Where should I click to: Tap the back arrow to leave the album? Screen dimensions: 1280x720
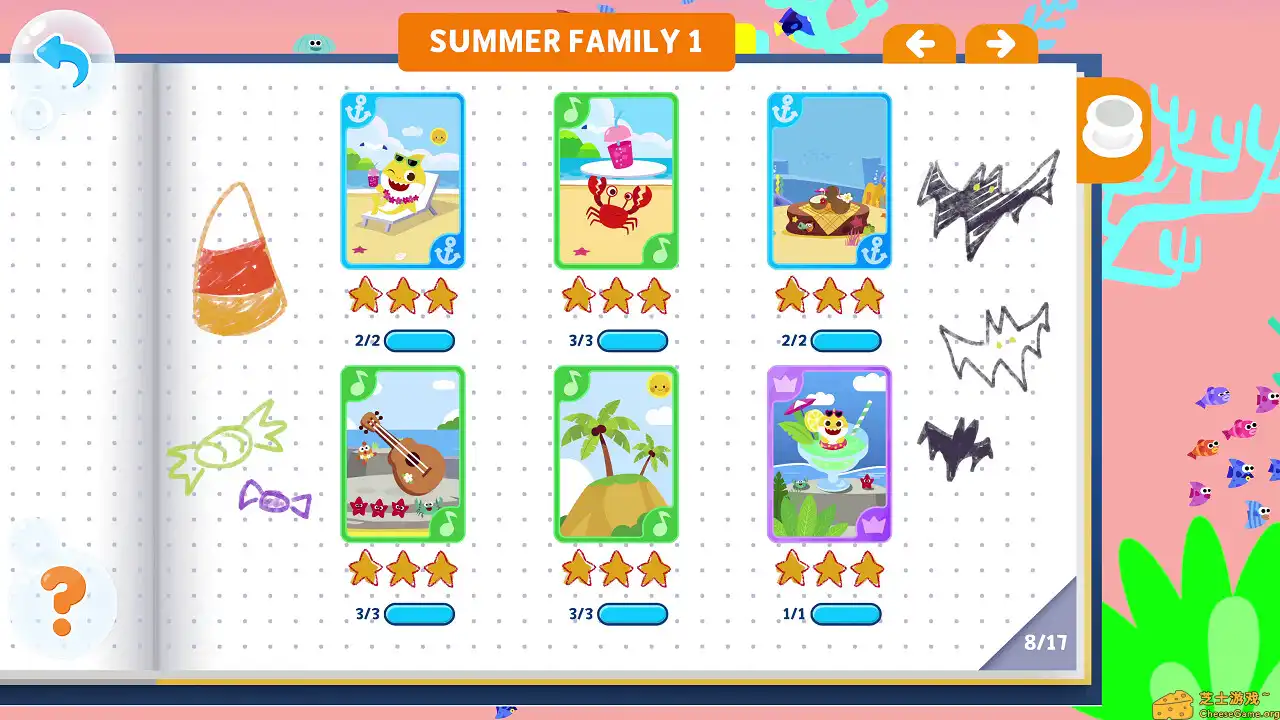pyautogui.click(x=60, y=55)
